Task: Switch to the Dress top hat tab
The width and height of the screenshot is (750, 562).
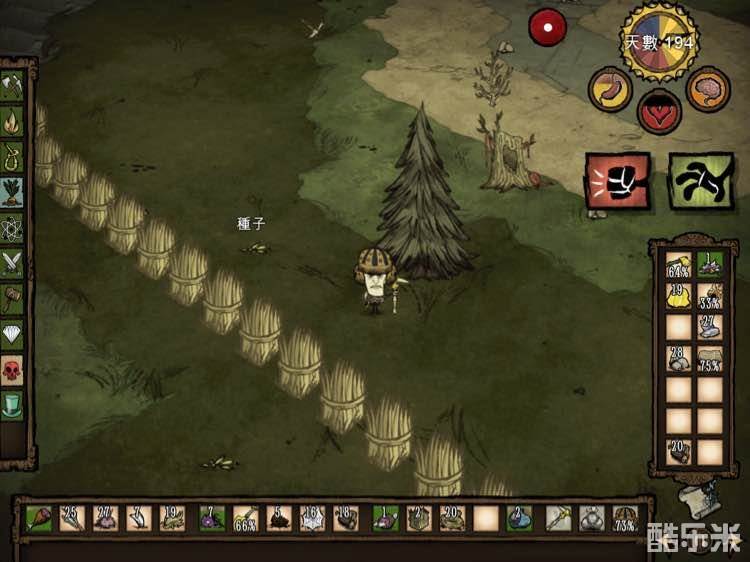Action: coord(12,406)
